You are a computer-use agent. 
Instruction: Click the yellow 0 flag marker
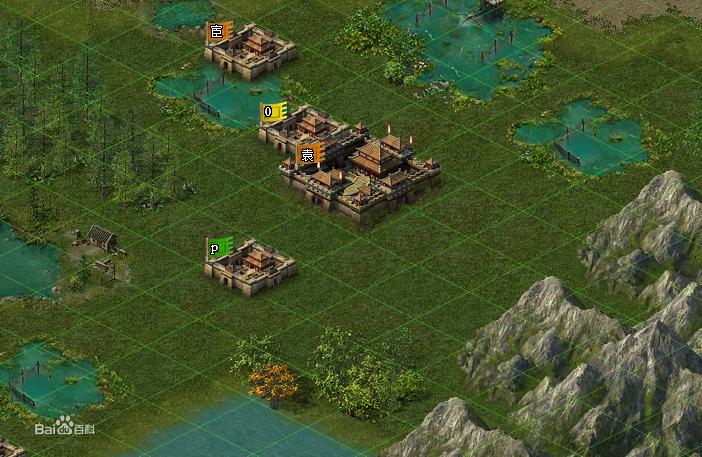272,112
